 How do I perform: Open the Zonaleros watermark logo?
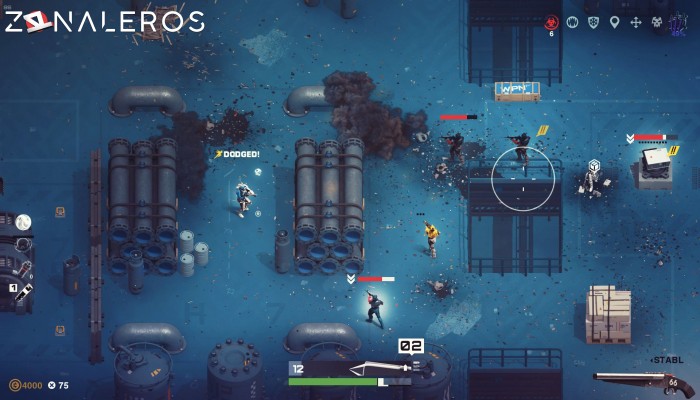104,21
